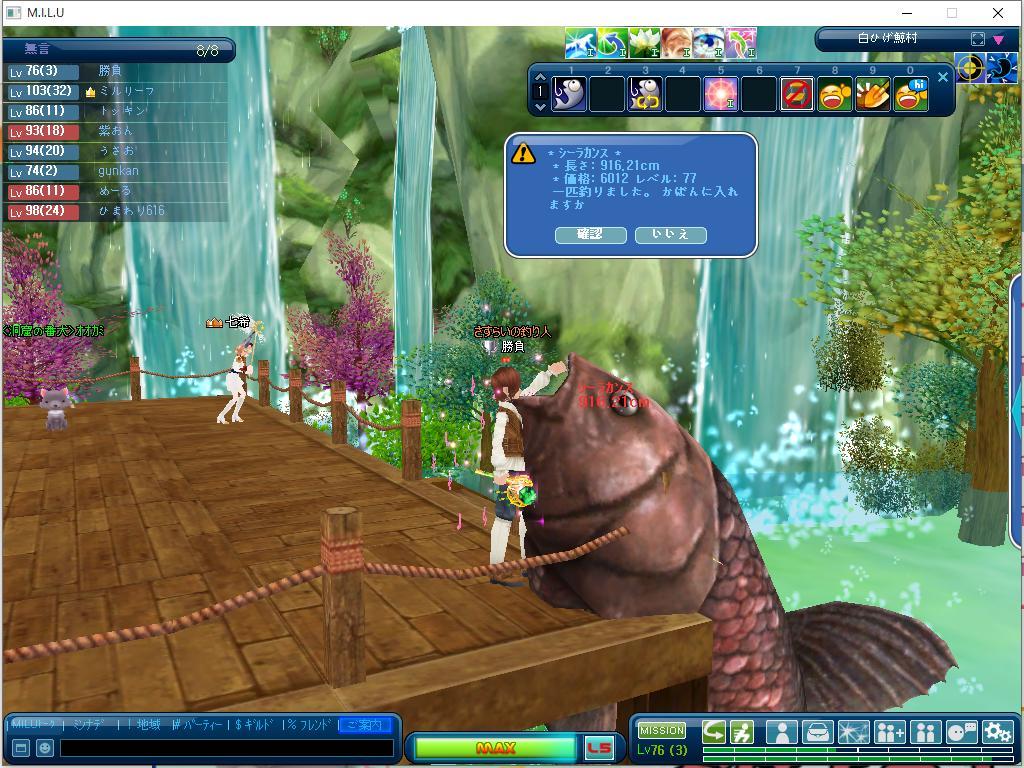Switch to the パーティー chat tab
Viewport: 1024px width, 768px height.
point(194,724)
